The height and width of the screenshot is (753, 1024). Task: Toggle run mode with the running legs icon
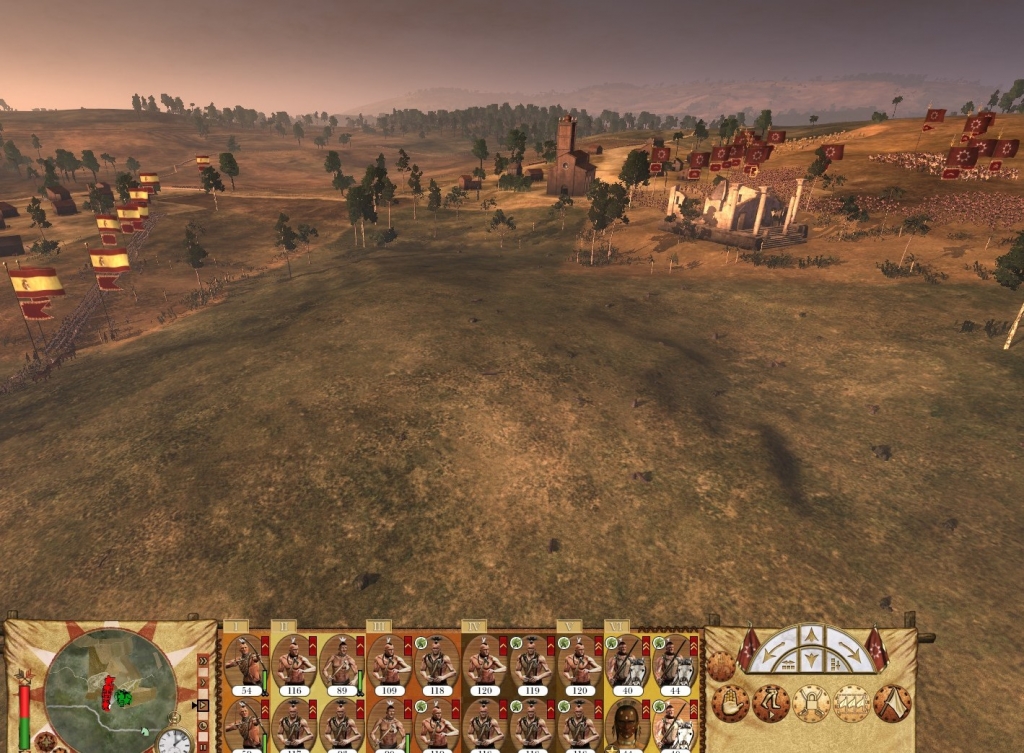point(771,703)
